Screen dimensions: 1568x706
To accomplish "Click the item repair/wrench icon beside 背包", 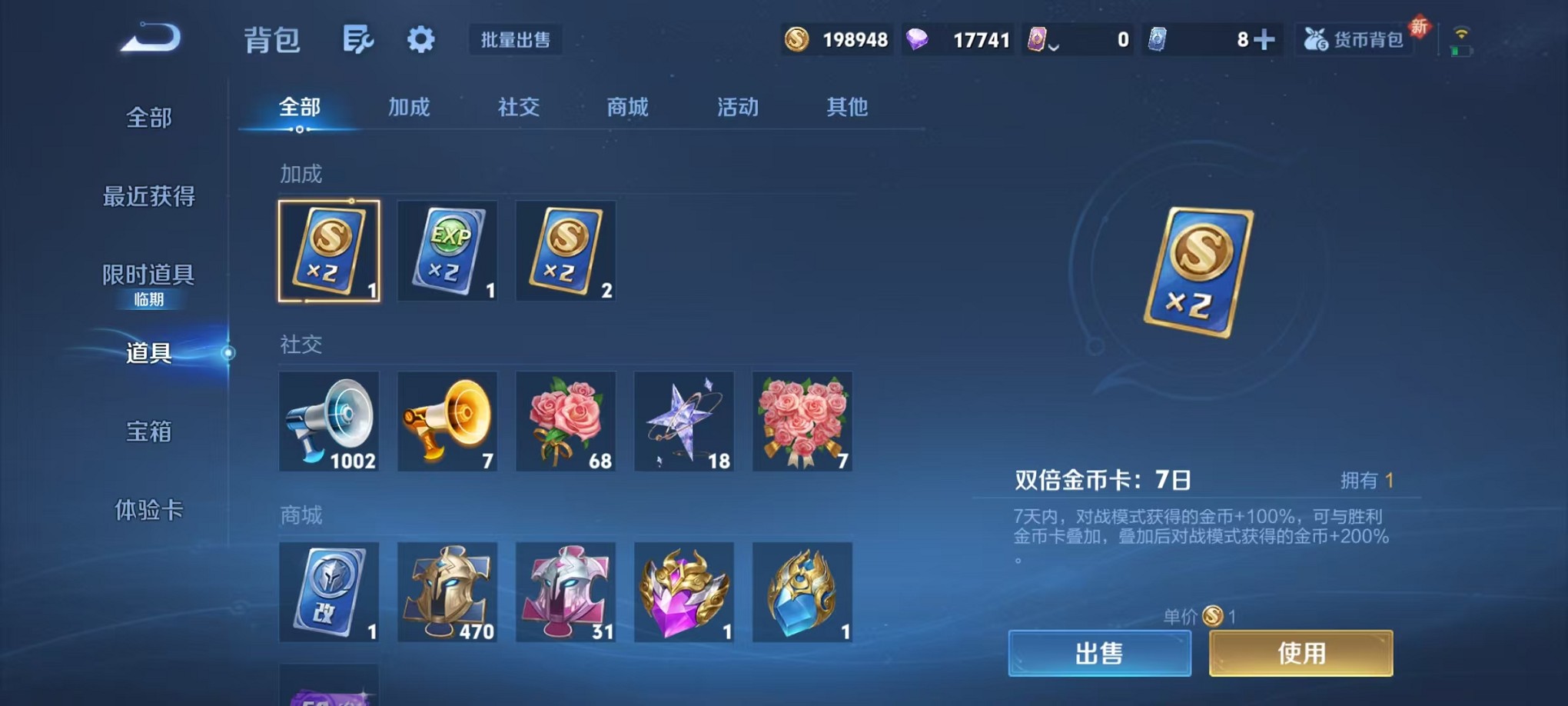I will [358, 38].
